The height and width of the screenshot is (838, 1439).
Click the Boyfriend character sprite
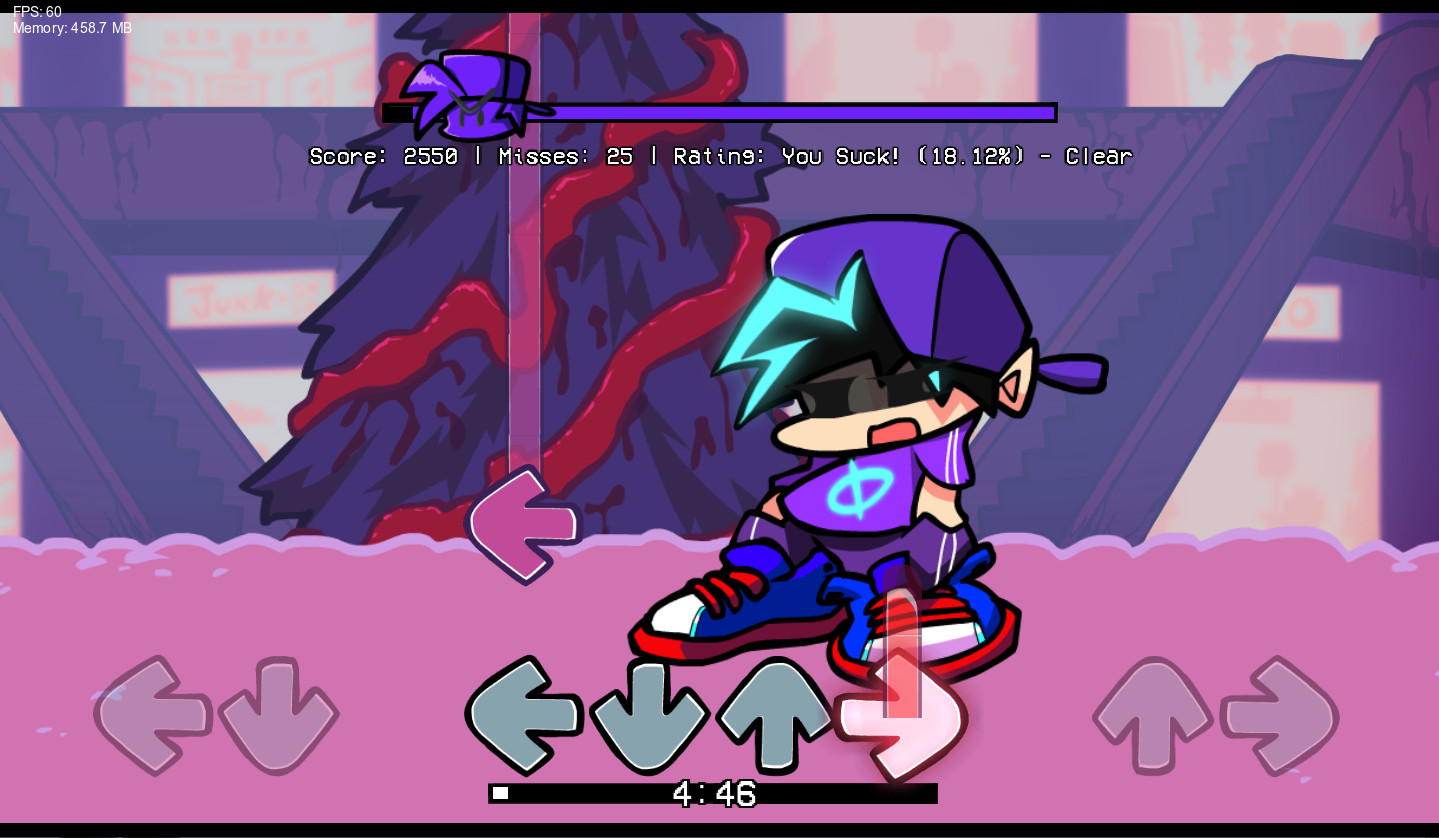click(x=870, y=430)
